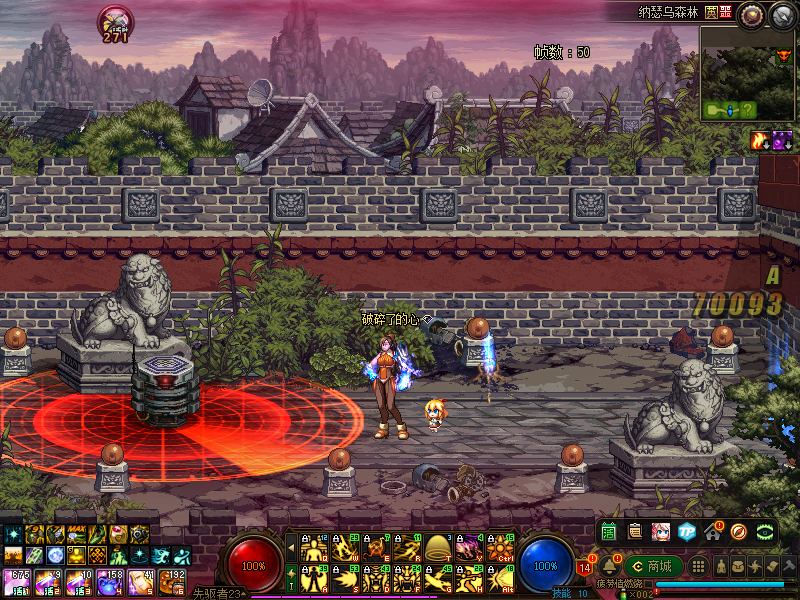
Task: Click the gold gear button by minimap
Action: [x=751, y=14]
